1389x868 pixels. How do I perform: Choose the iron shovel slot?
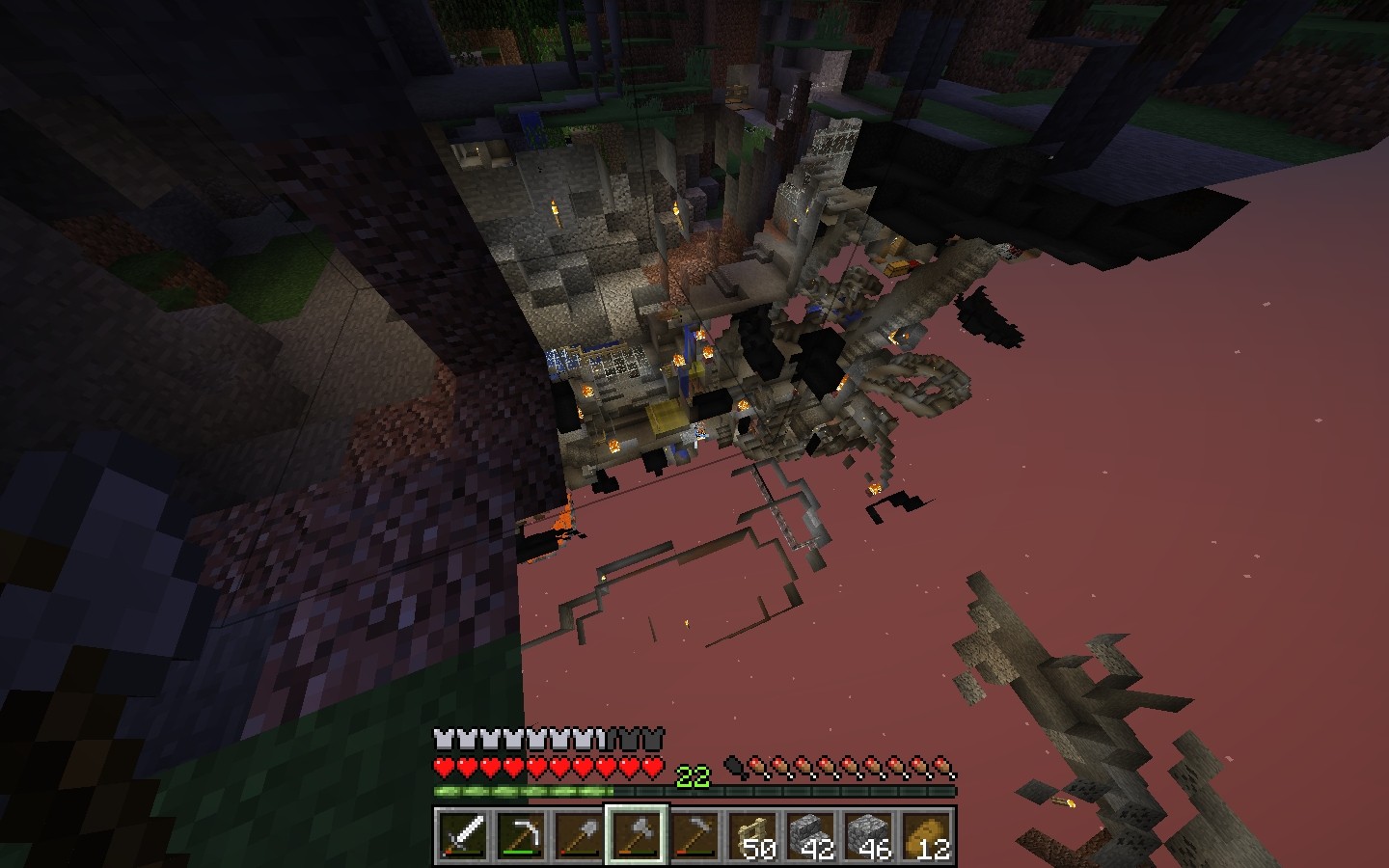[x=578, y=835]
